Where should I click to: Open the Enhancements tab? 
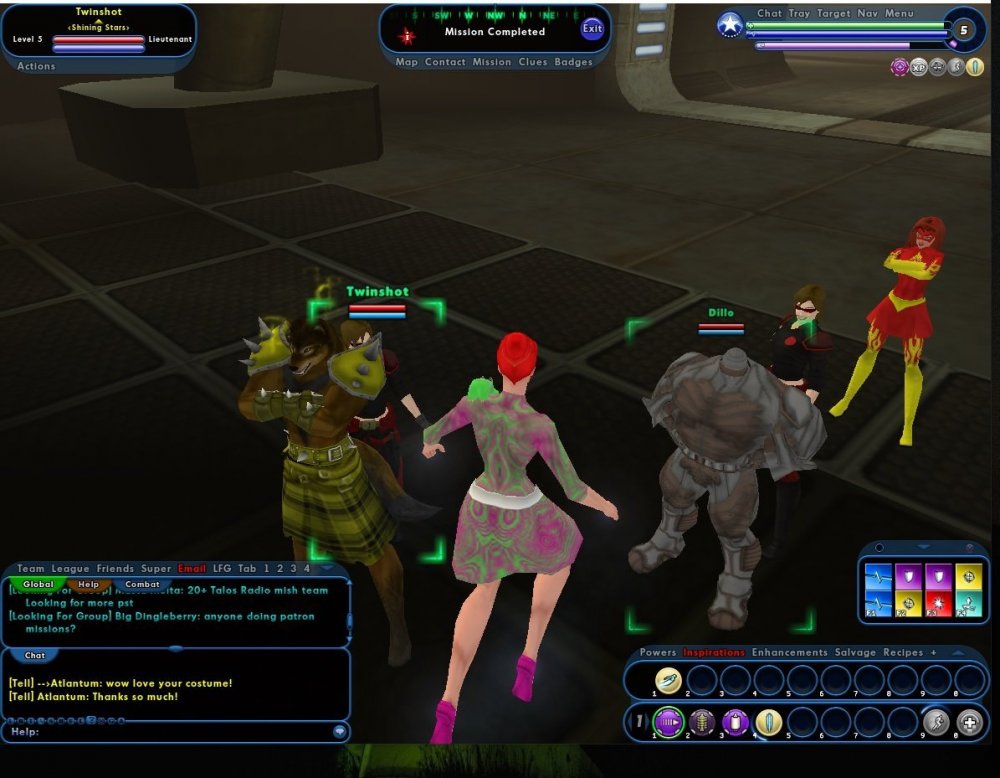pos(789,653)
